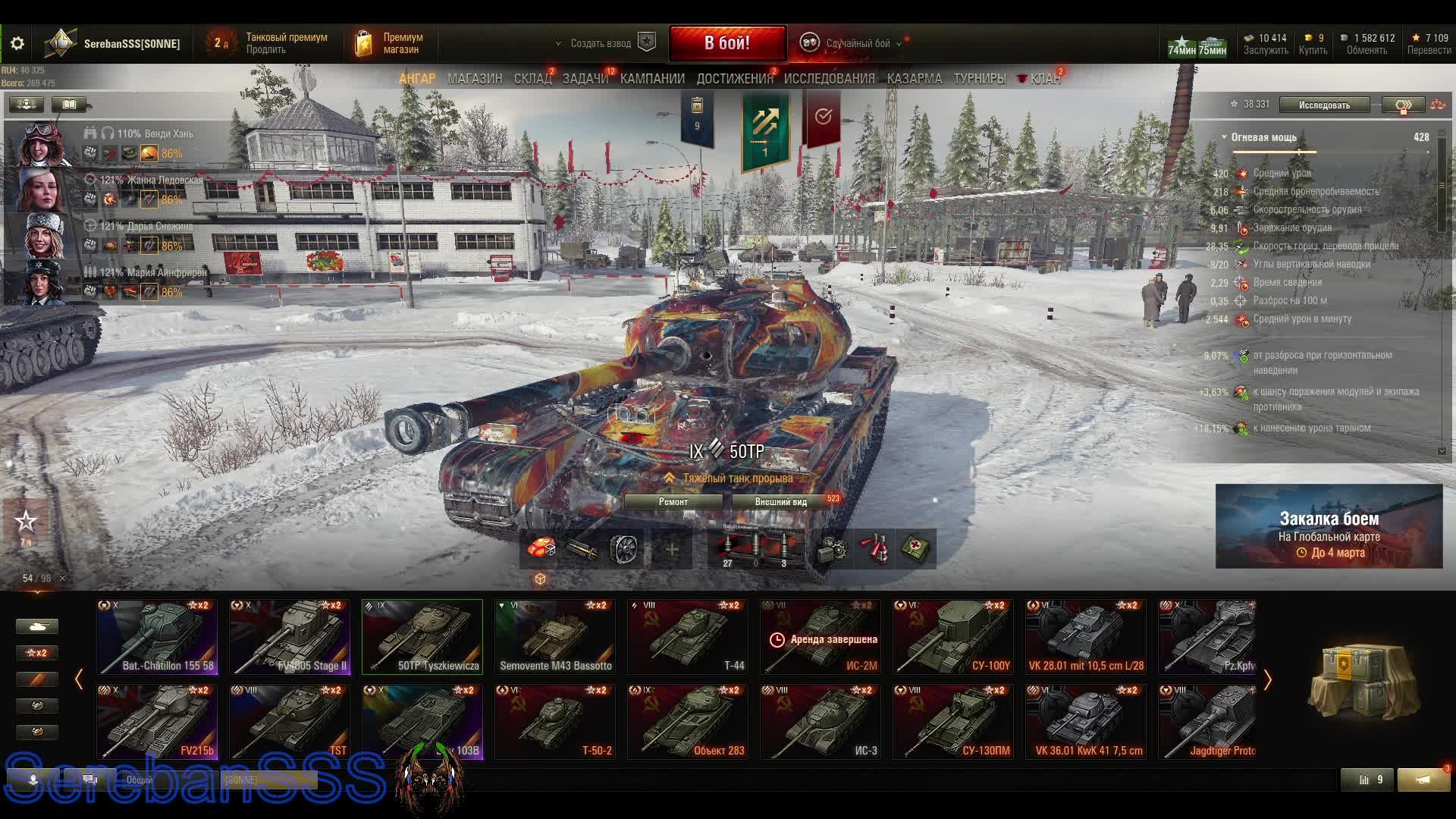Click the Исследовать research button
1456x819 pixels.
[1324, 105]
